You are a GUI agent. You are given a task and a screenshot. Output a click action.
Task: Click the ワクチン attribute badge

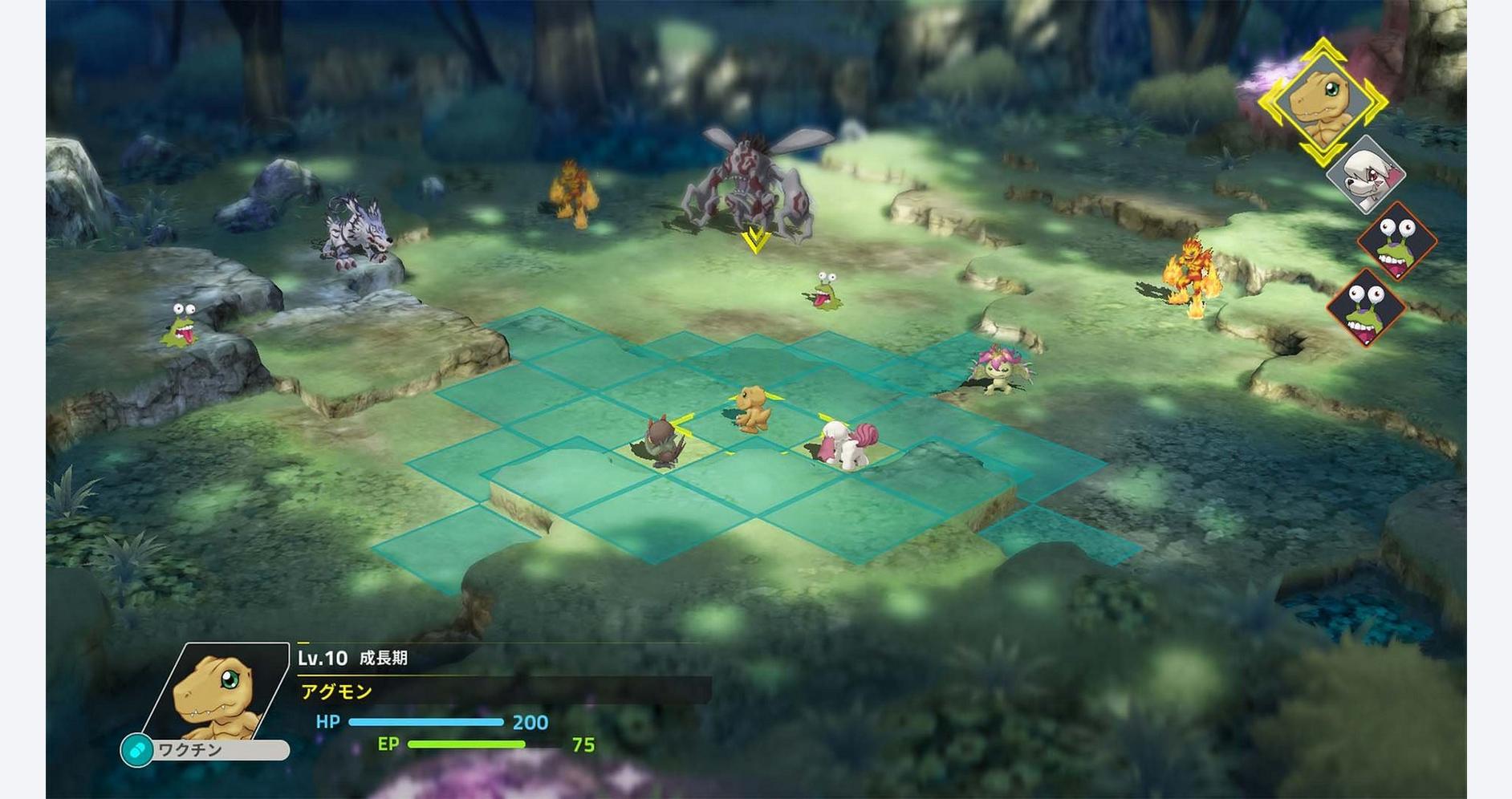(205, 750)
